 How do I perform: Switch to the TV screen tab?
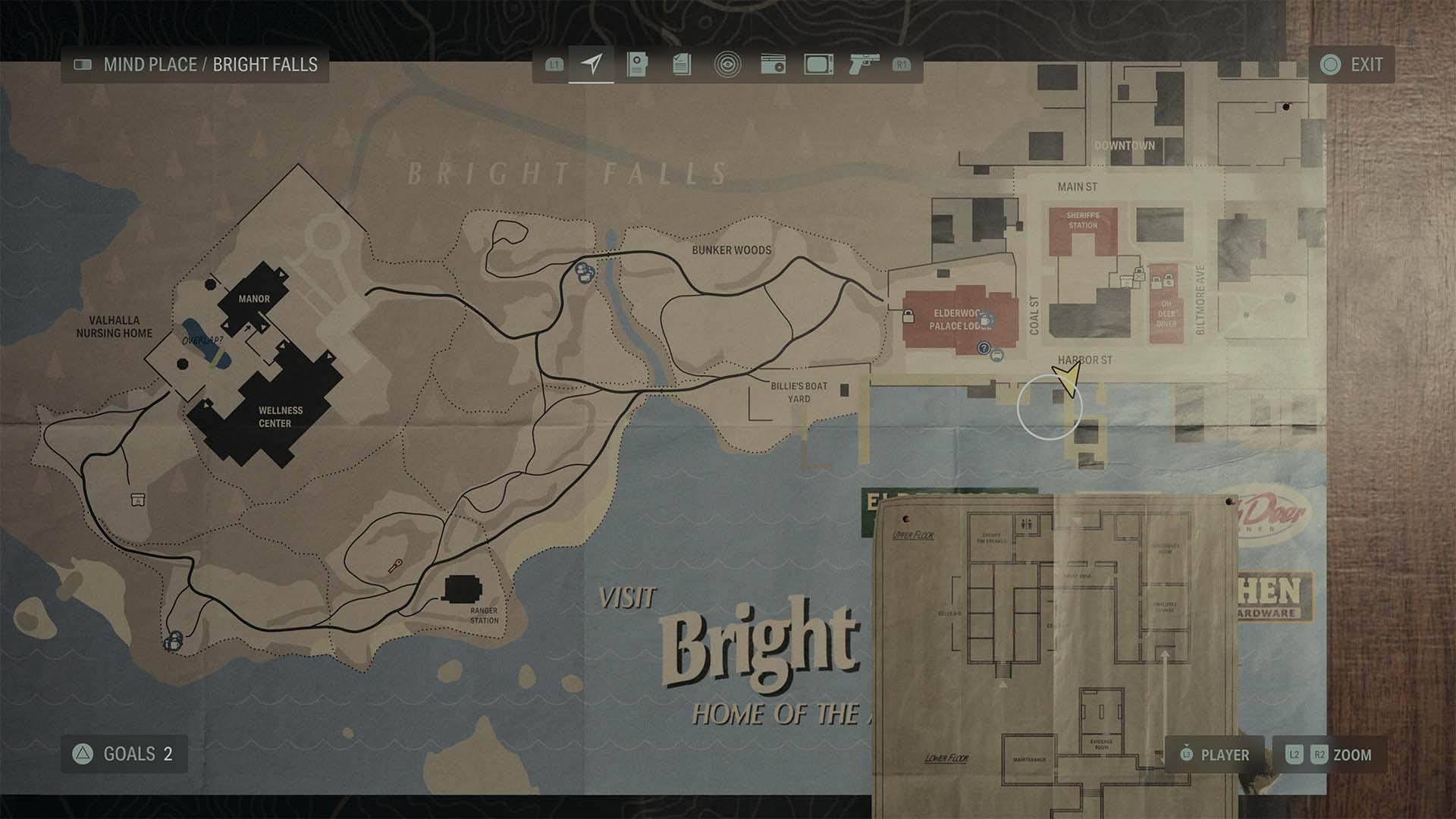tap(819, 64)
